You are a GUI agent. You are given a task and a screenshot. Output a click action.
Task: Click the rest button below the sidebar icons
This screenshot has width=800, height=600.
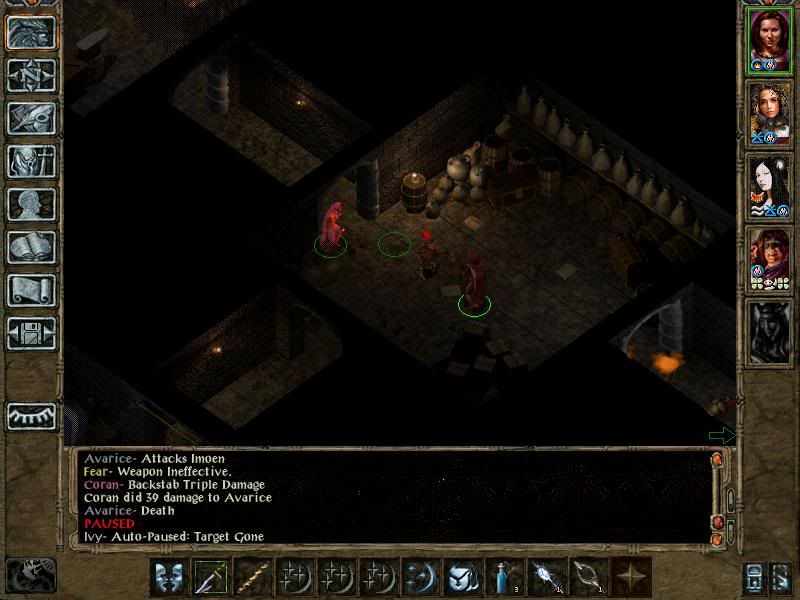(31, 416)
